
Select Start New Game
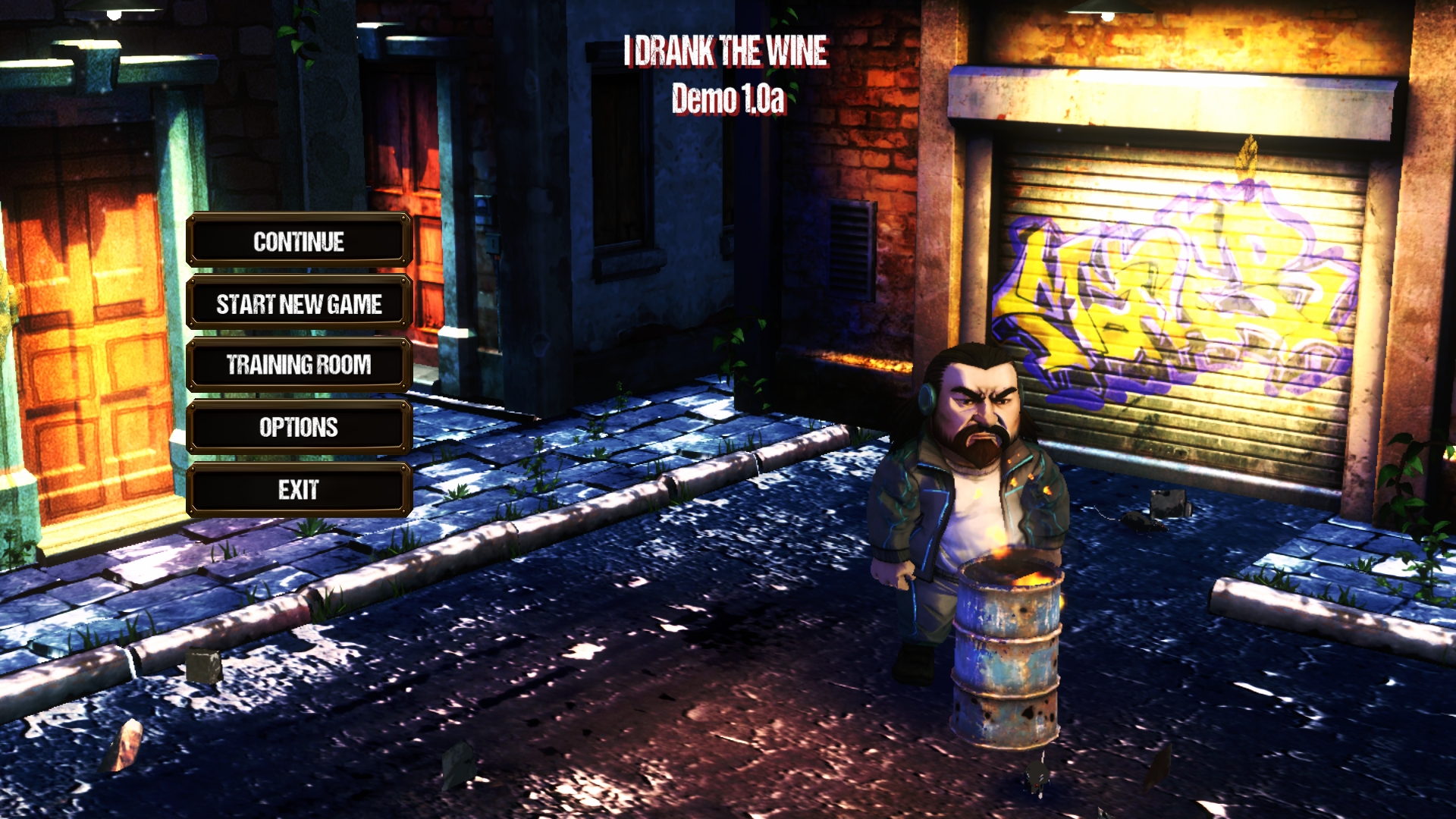299,303
